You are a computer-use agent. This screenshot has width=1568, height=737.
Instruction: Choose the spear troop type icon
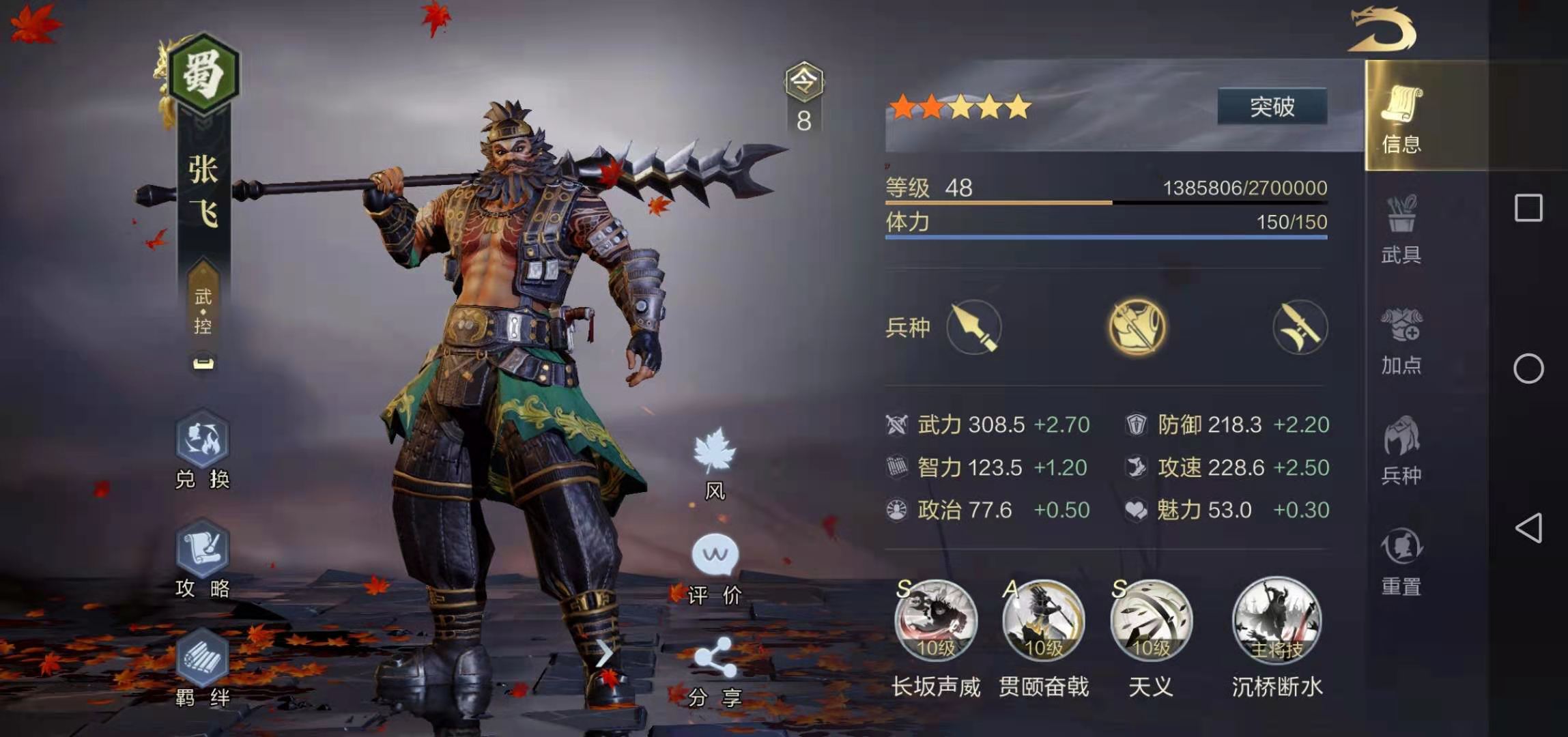(974, 327)
